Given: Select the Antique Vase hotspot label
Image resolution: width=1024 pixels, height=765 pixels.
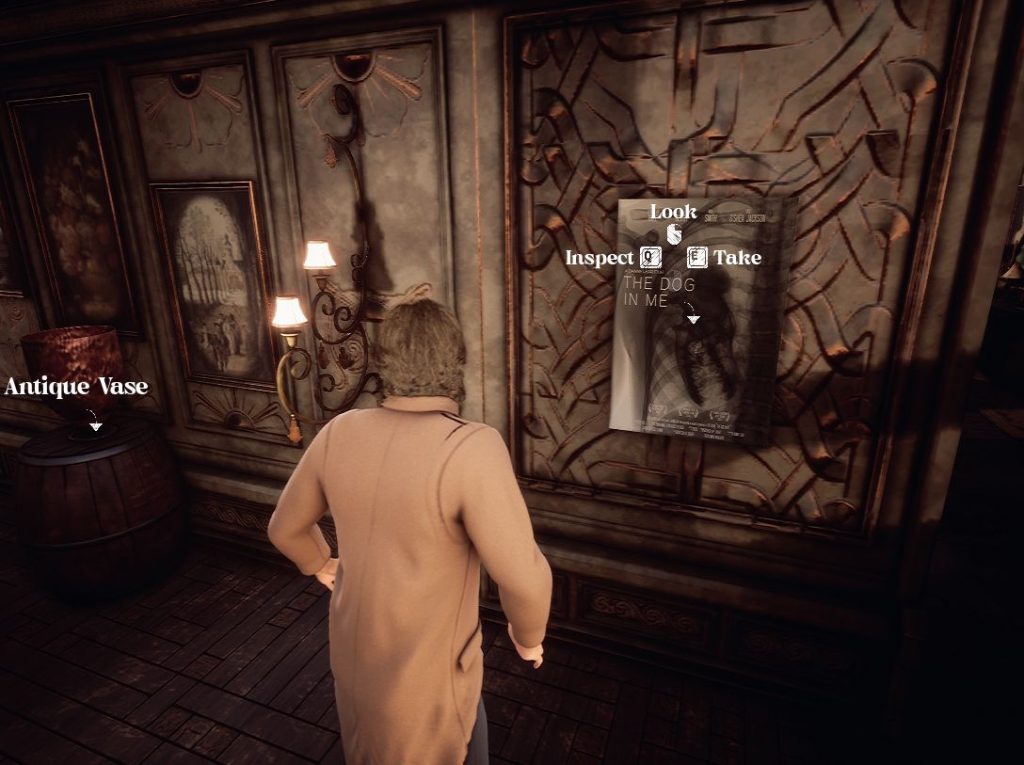Looking at the screenshot, I should 76,387.
